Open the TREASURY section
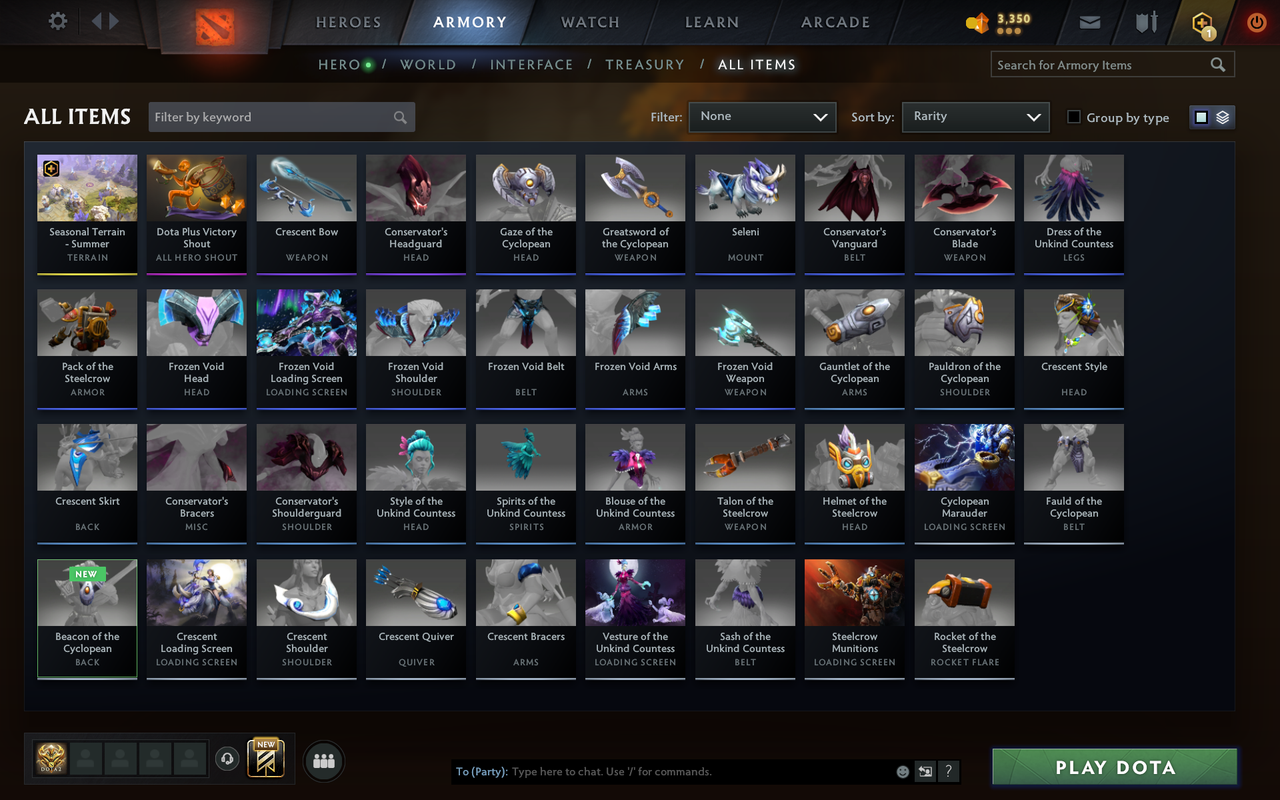1280x800 pixels. [x=644, y=64]
